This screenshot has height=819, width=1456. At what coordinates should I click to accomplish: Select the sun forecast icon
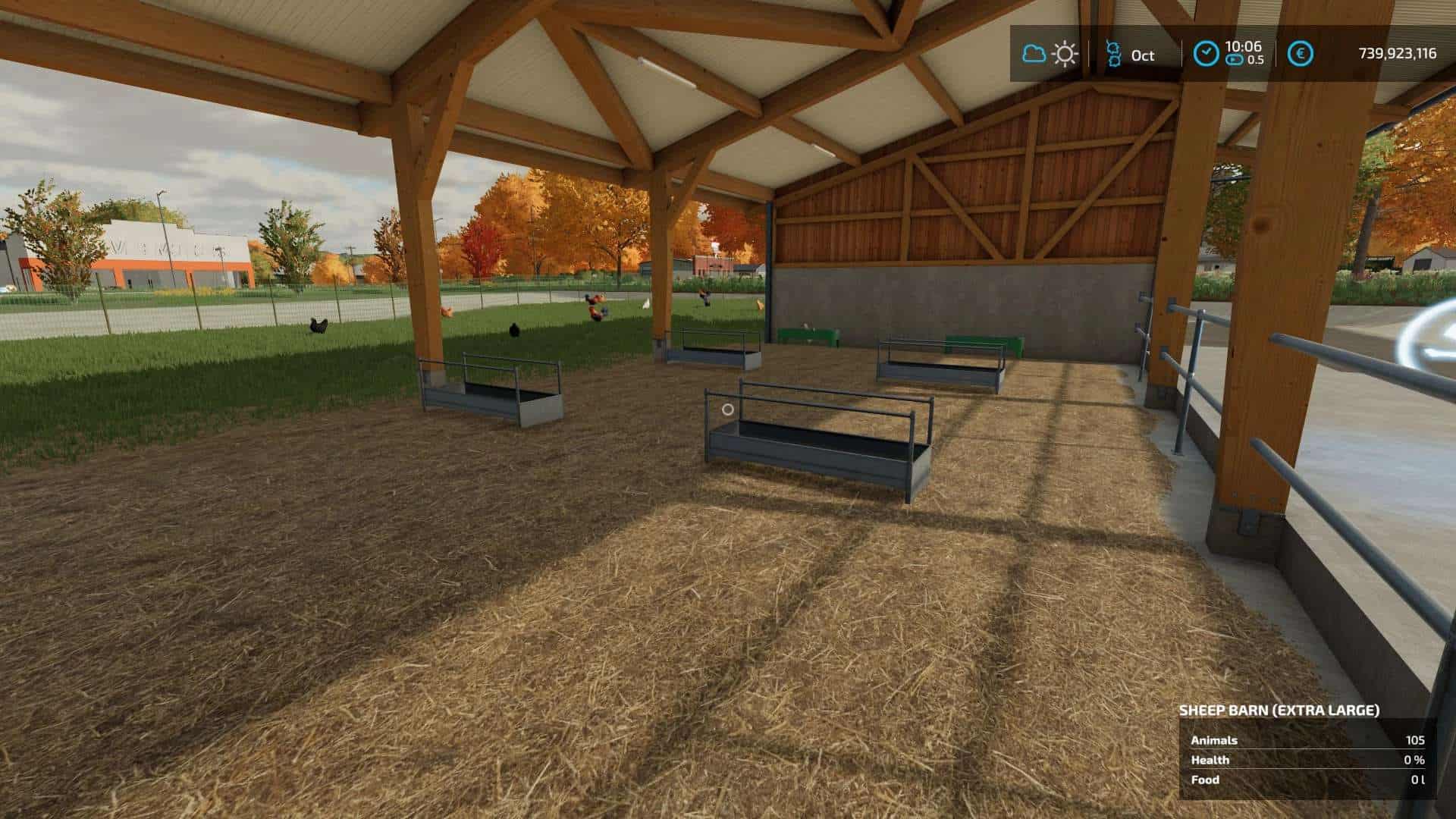(1063, 53)
